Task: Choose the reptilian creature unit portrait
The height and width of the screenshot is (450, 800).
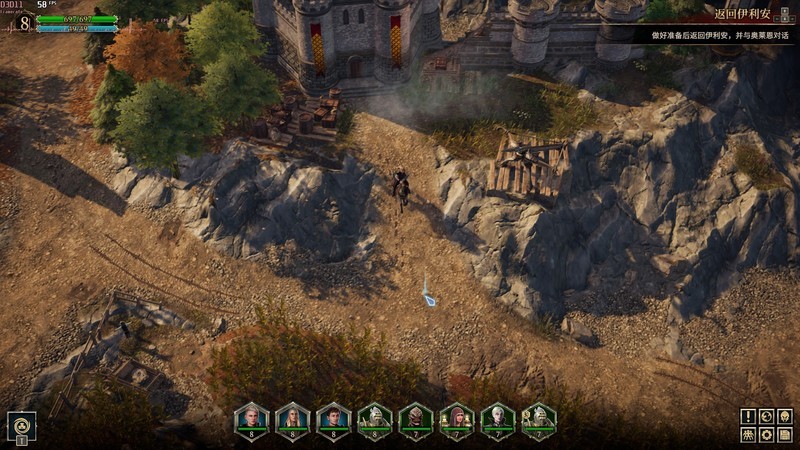Action: point(415,418)
